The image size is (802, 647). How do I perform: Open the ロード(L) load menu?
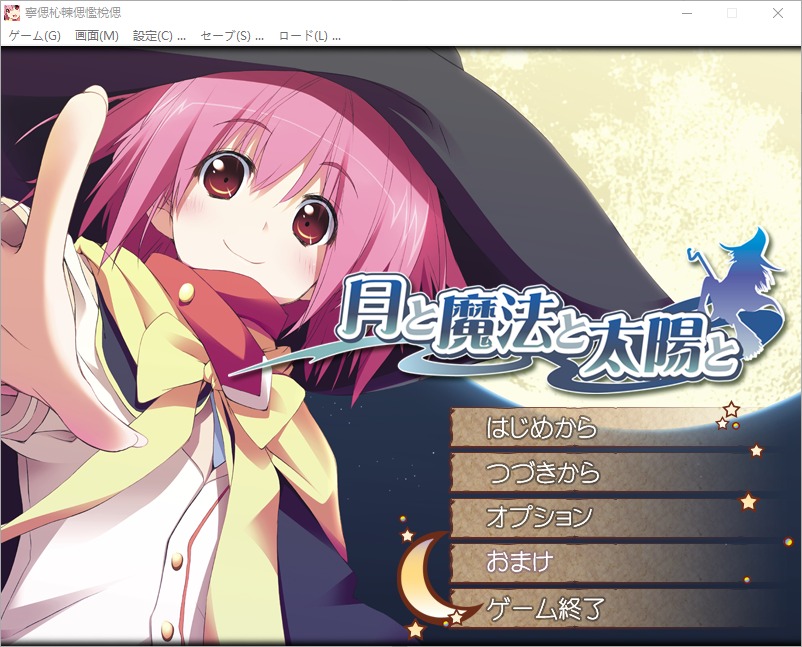tap(309, 36)
